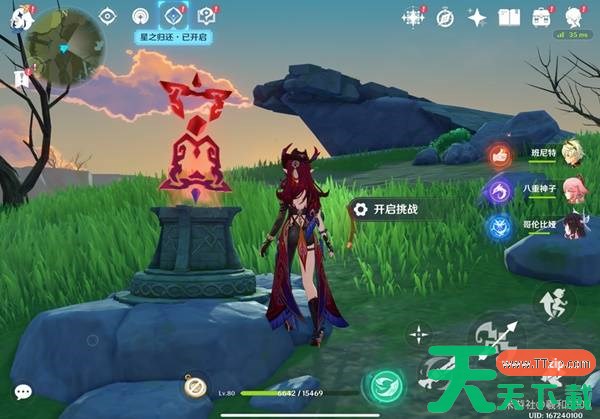
Task: Tap the sprint dash button
Action: click(551, 298)
